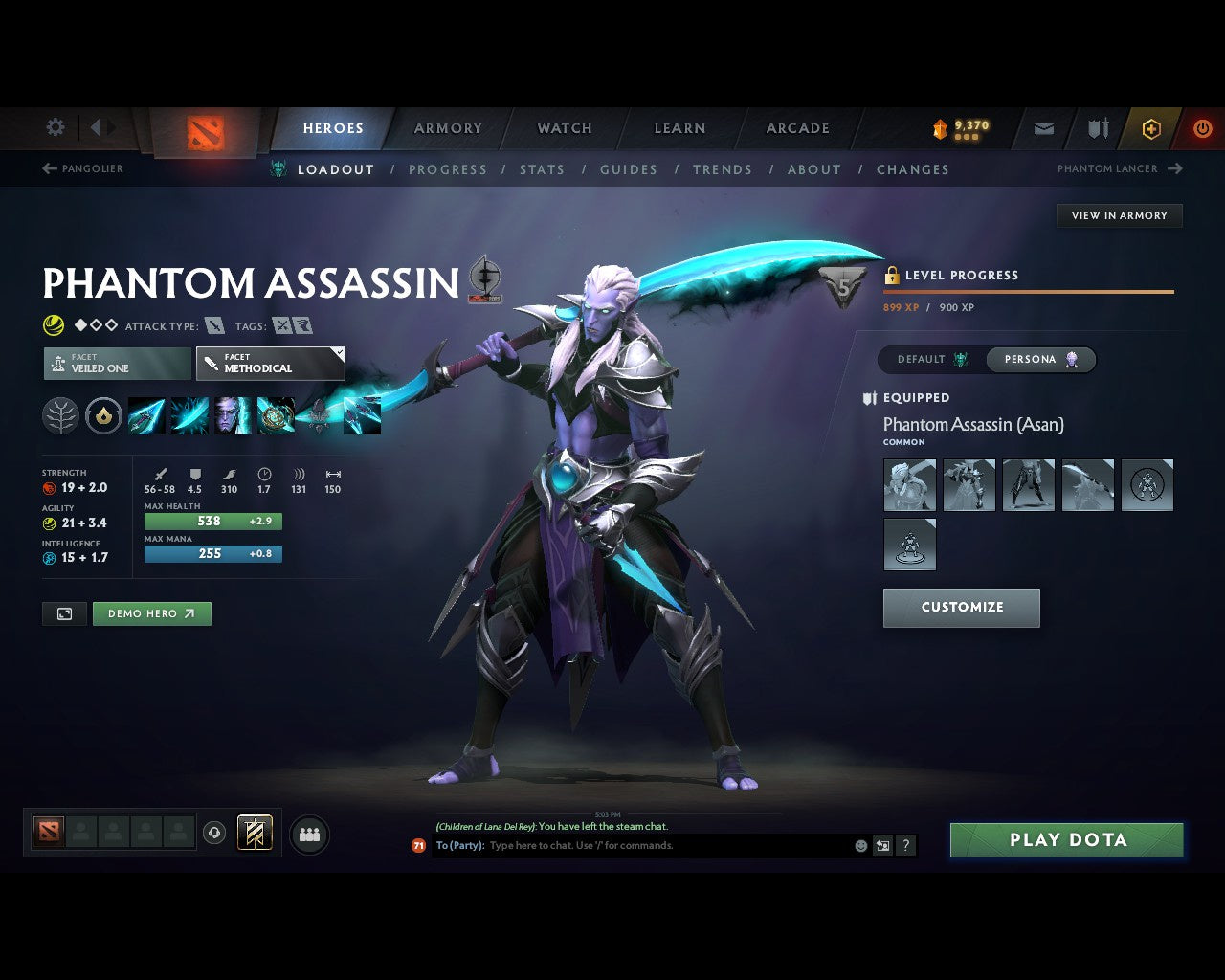This screenshot has height=980, width=1225.
Task: Open the Customize loadout button
Action: [961, 608]
